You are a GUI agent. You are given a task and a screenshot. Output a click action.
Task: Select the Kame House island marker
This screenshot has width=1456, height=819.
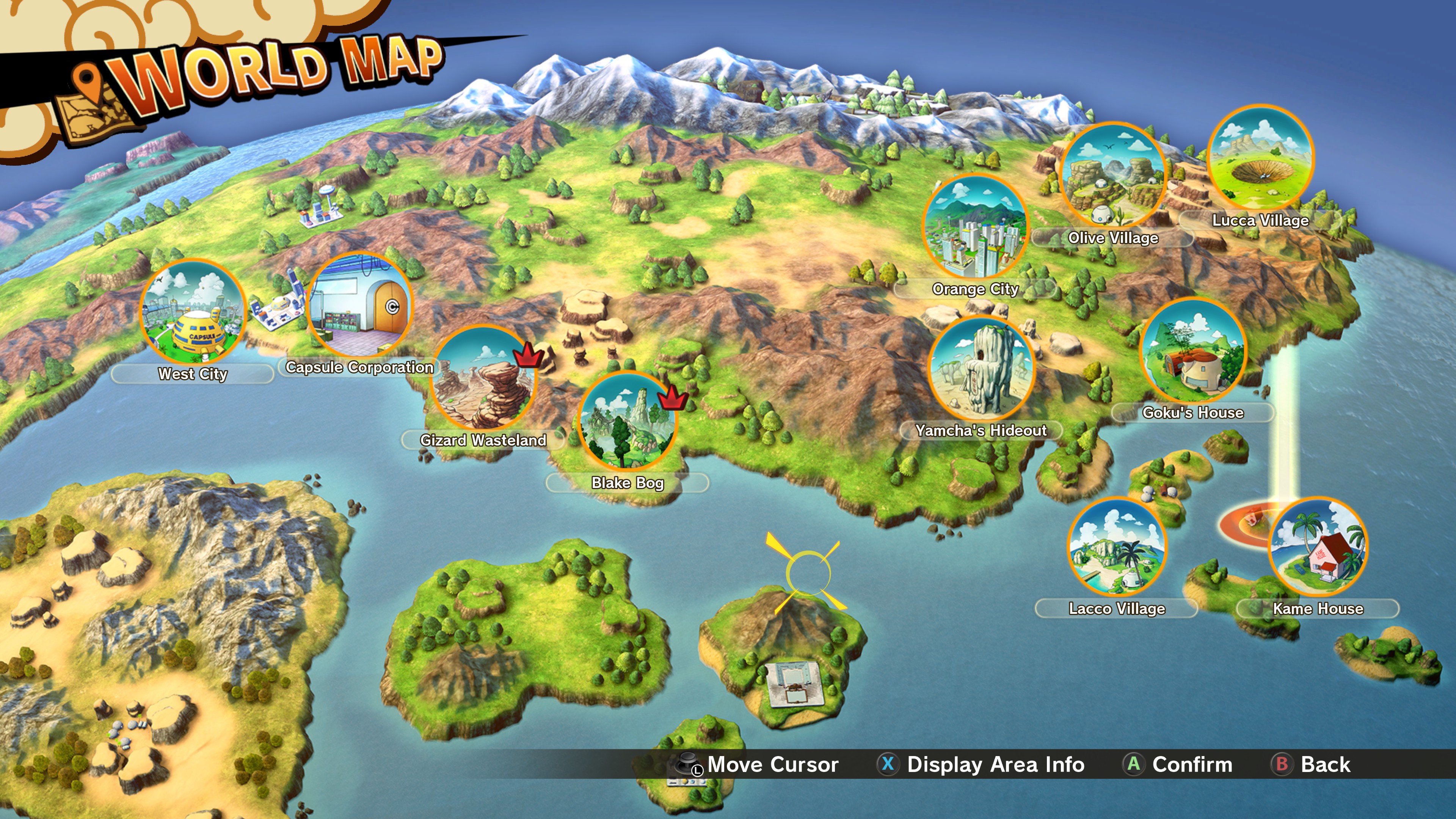[x=1318, y=547]
